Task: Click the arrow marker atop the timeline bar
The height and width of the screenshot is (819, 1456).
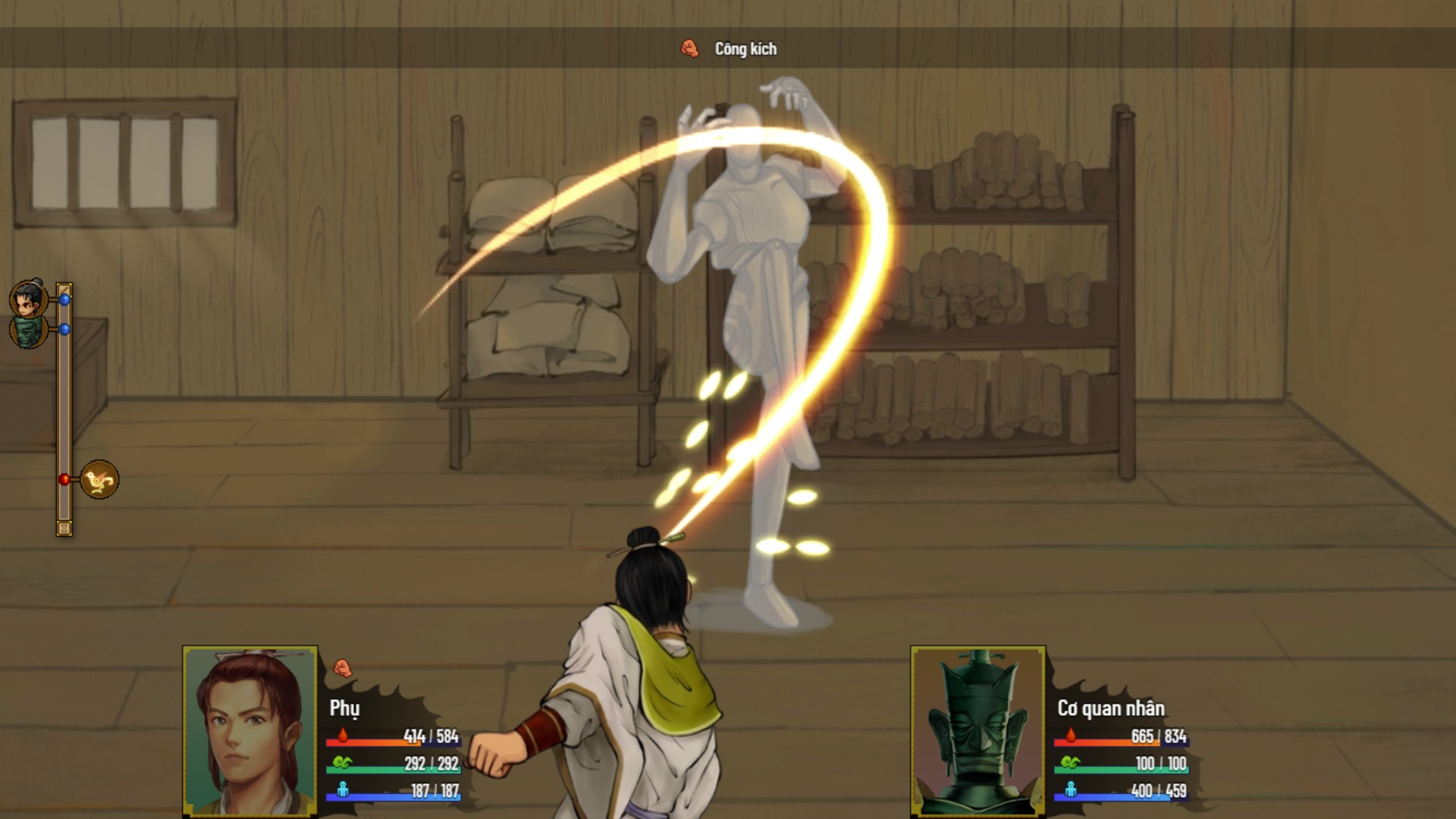Action: 64,287
